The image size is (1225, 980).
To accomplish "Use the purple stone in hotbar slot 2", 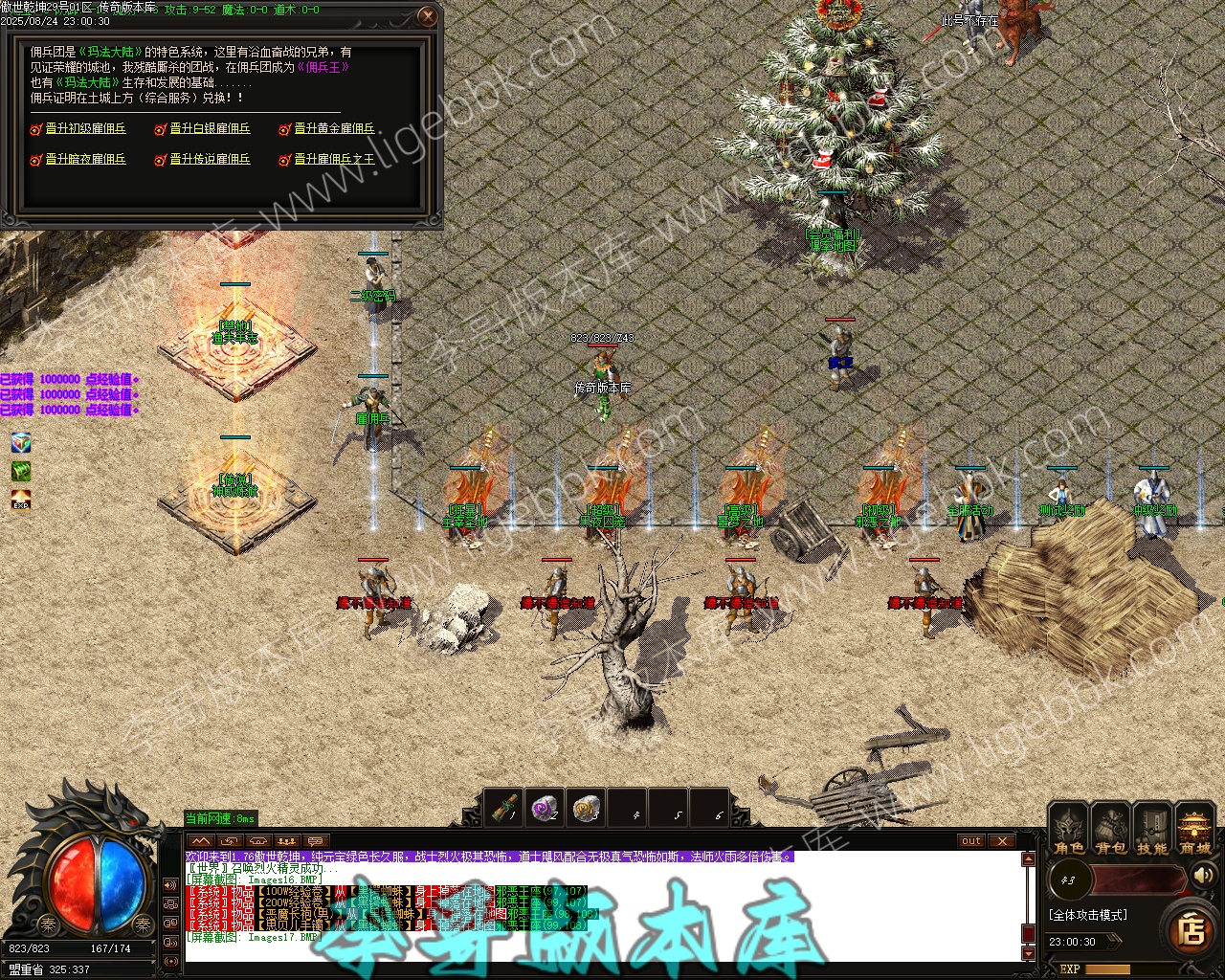I will click(546, 809).
